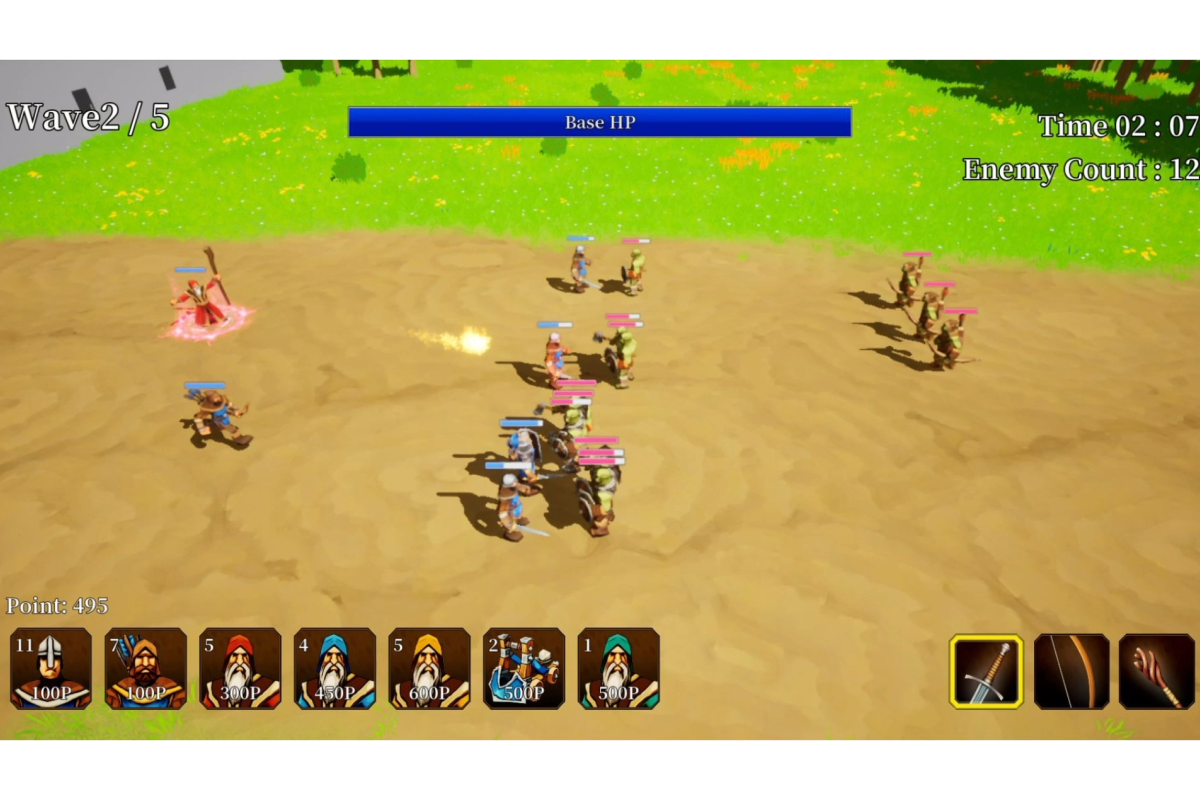The height and width of the screenshot is (800, 1200).
Task: Equip the wooden magic staff
Action: click(1156, 671)
